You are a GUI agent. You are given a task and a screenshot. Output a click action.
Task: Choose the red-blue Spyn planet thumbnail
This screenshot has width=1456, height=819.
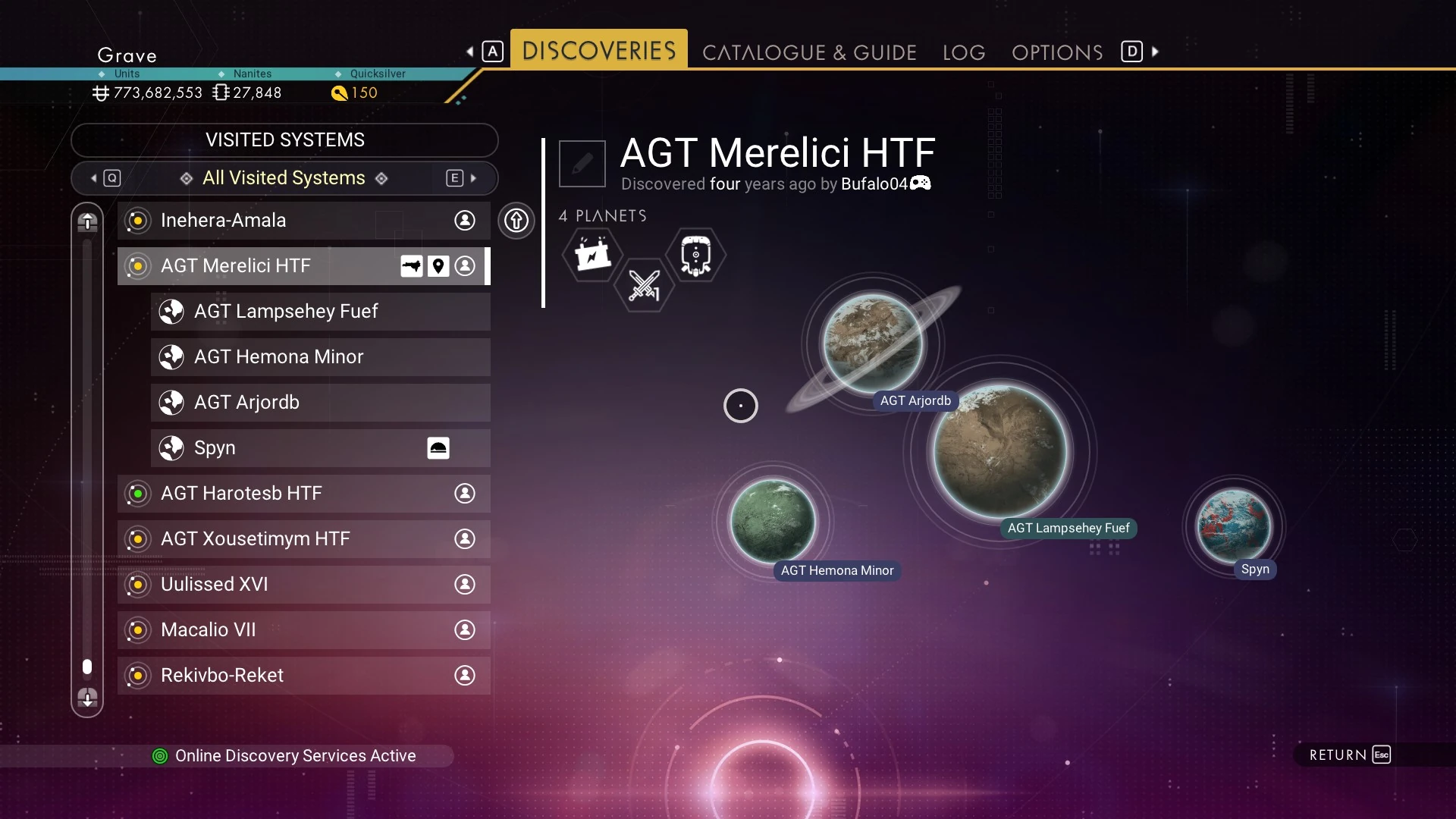pos(1233,526)
